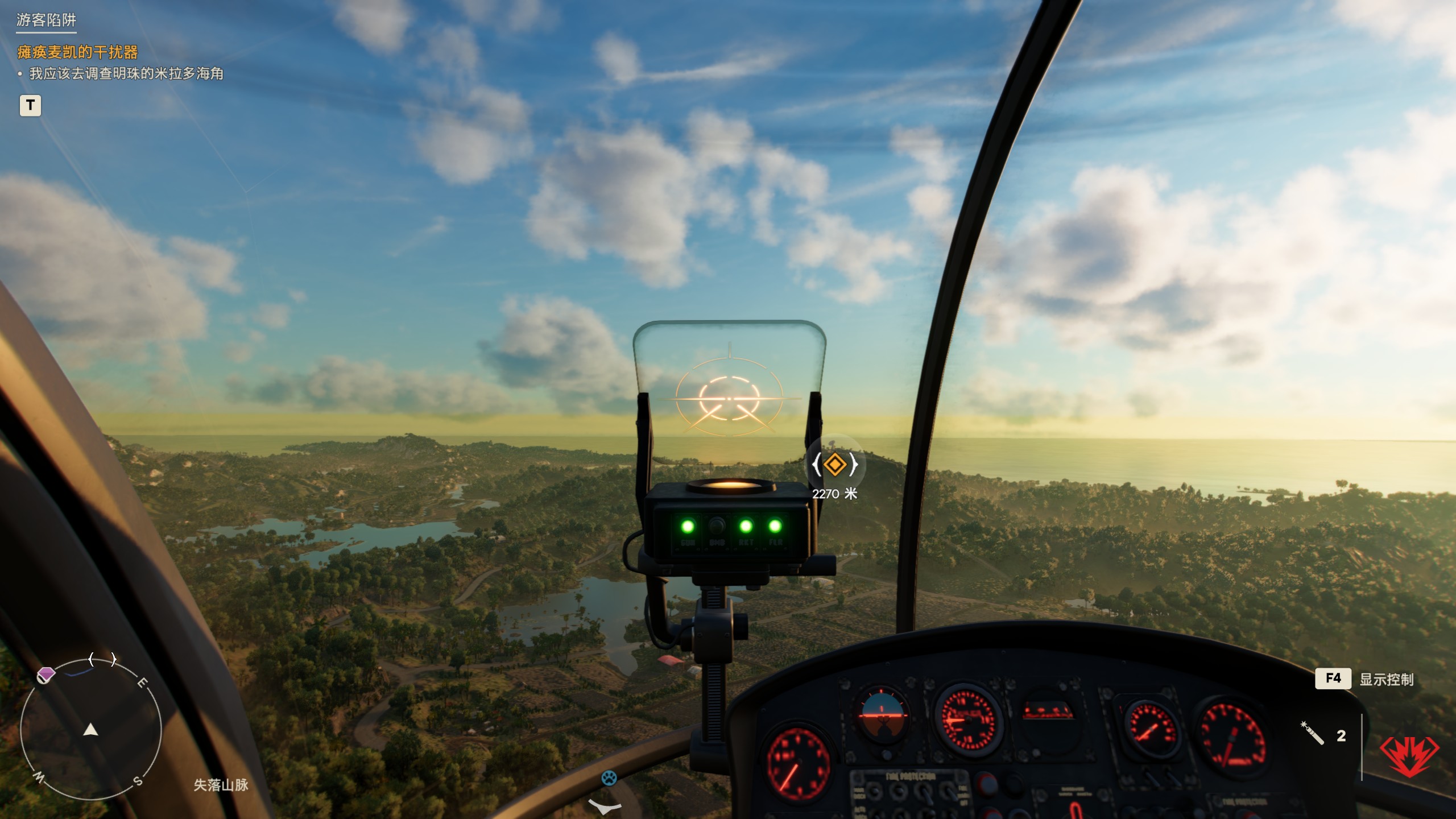
Task: Click the throwable count number 2
Action: click(1341, 737)
